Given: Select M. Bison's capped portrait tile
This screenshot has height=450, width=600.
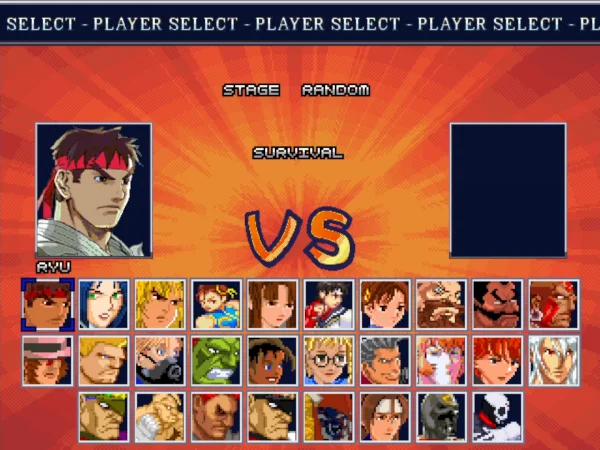Looking at the screenshot, I should [273, 417].
